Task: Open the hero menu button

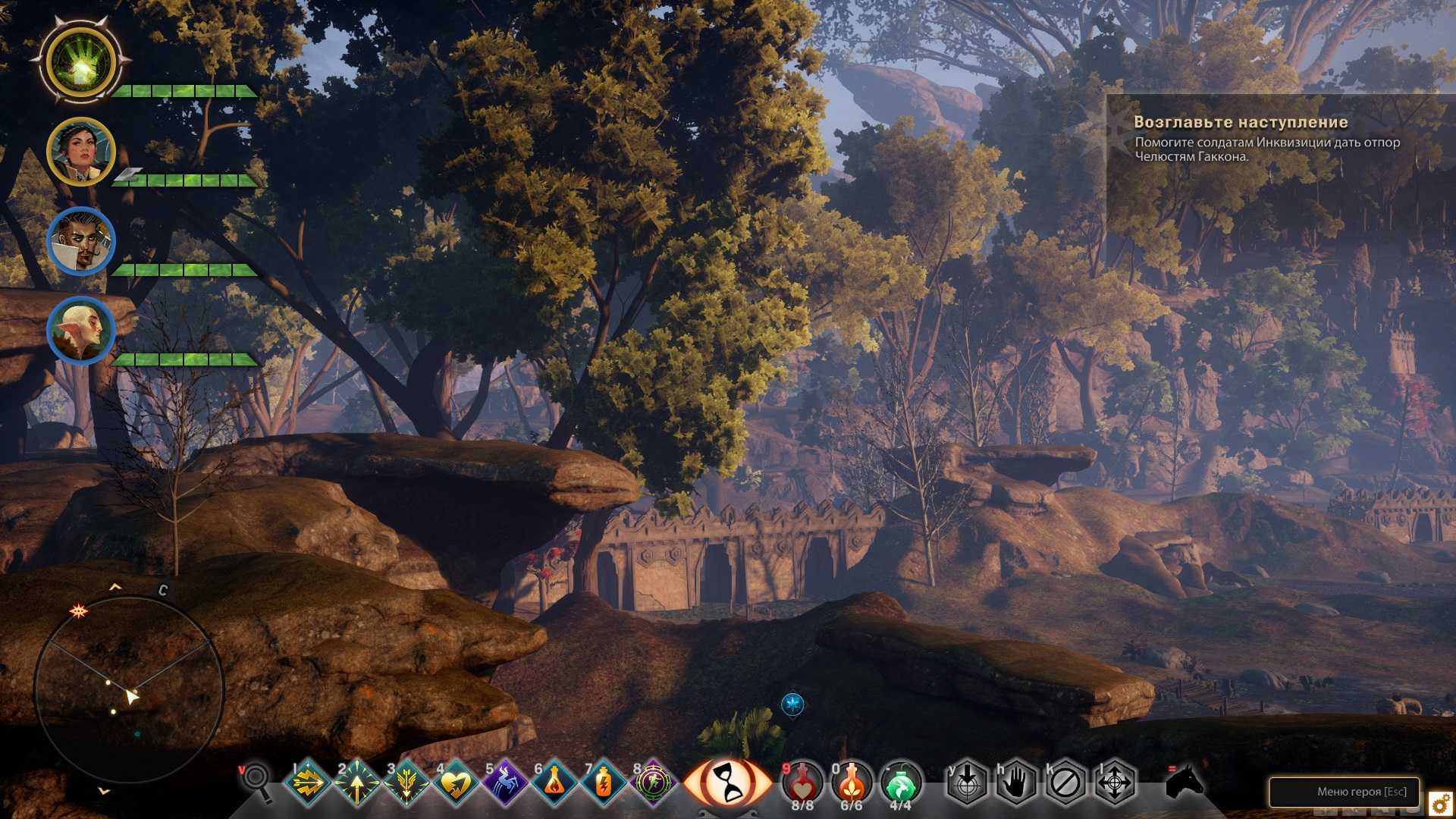Action: [x=1344, y=792]
